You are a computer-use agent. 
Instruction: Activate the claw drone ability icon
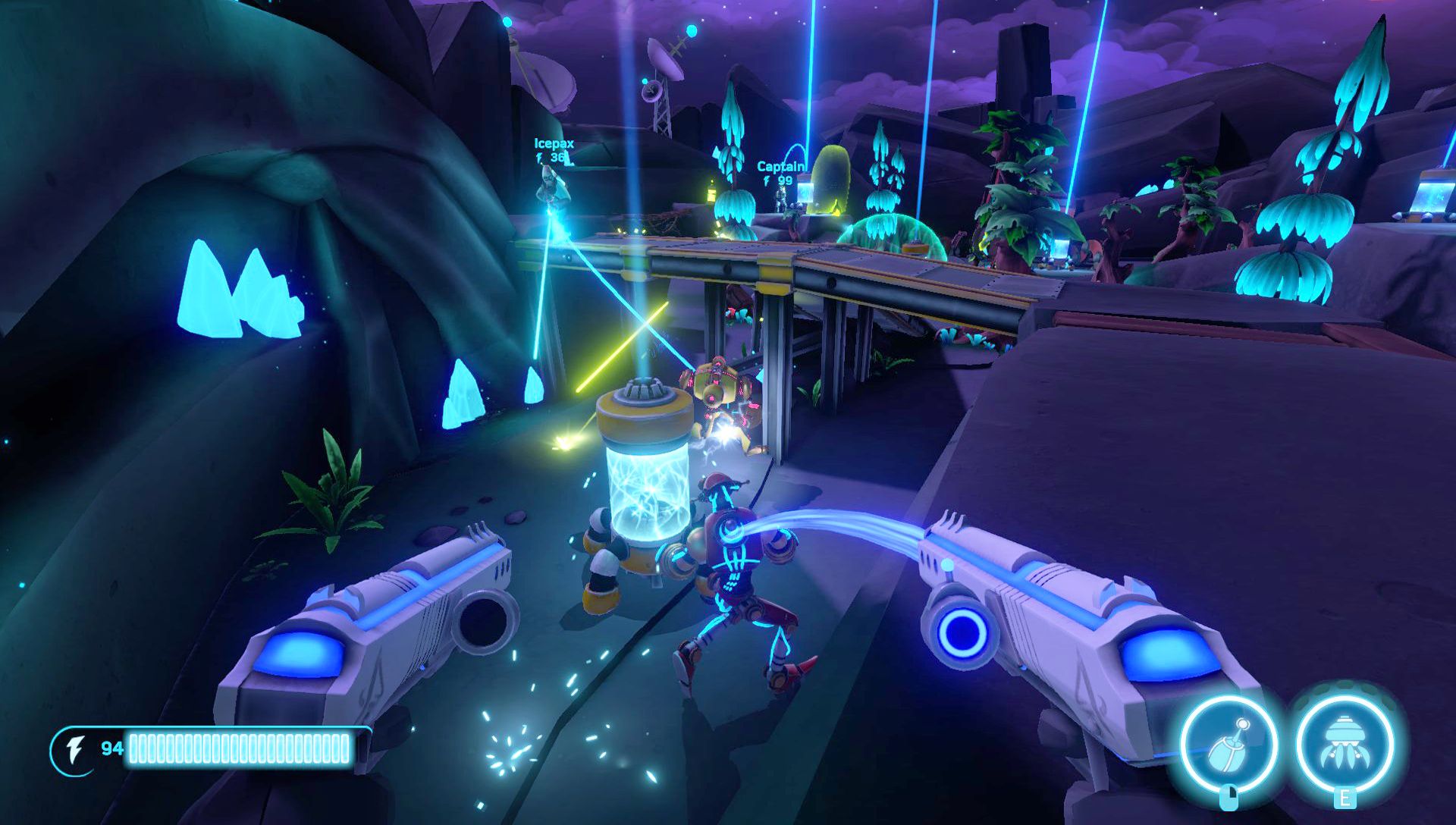pos(1344,744)
